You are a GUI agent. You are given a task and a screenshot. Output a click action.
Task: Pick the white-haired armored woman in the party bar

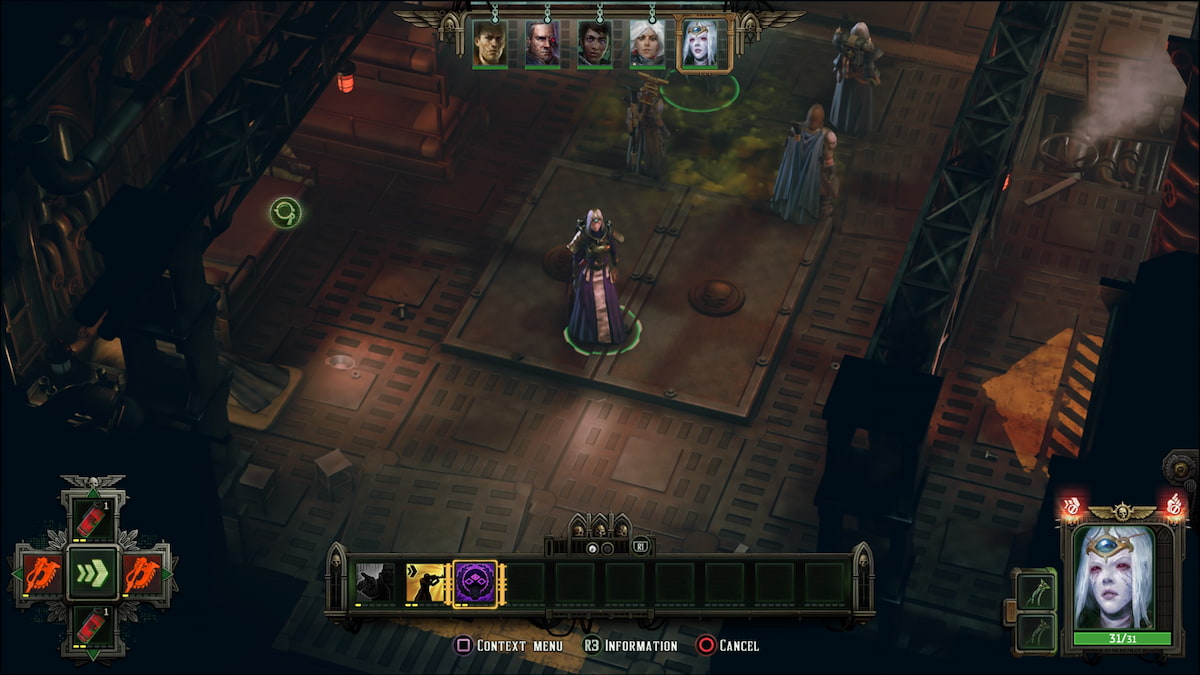point(646,44)
